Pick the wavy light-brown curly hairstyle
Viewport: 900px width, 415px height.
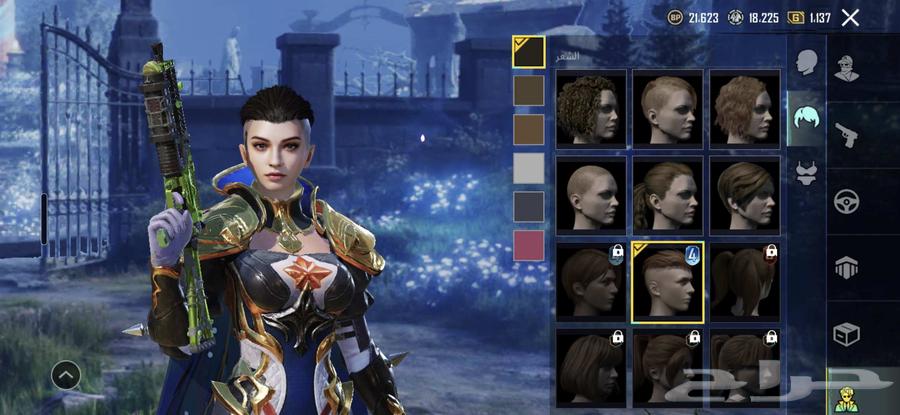click(745, 108)
